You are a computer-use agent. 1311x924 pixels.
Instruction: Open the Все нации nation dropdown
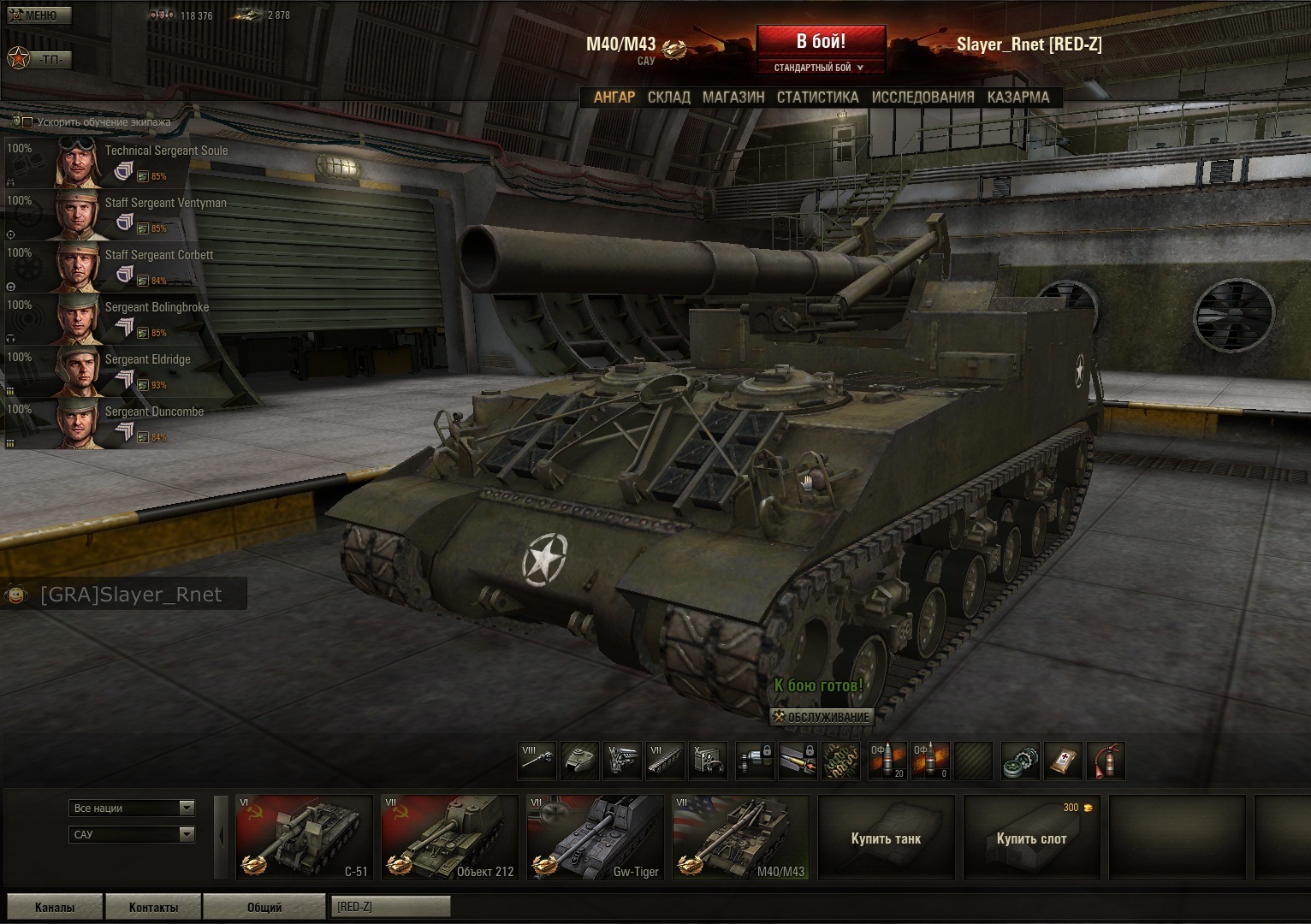coord(132,808)
